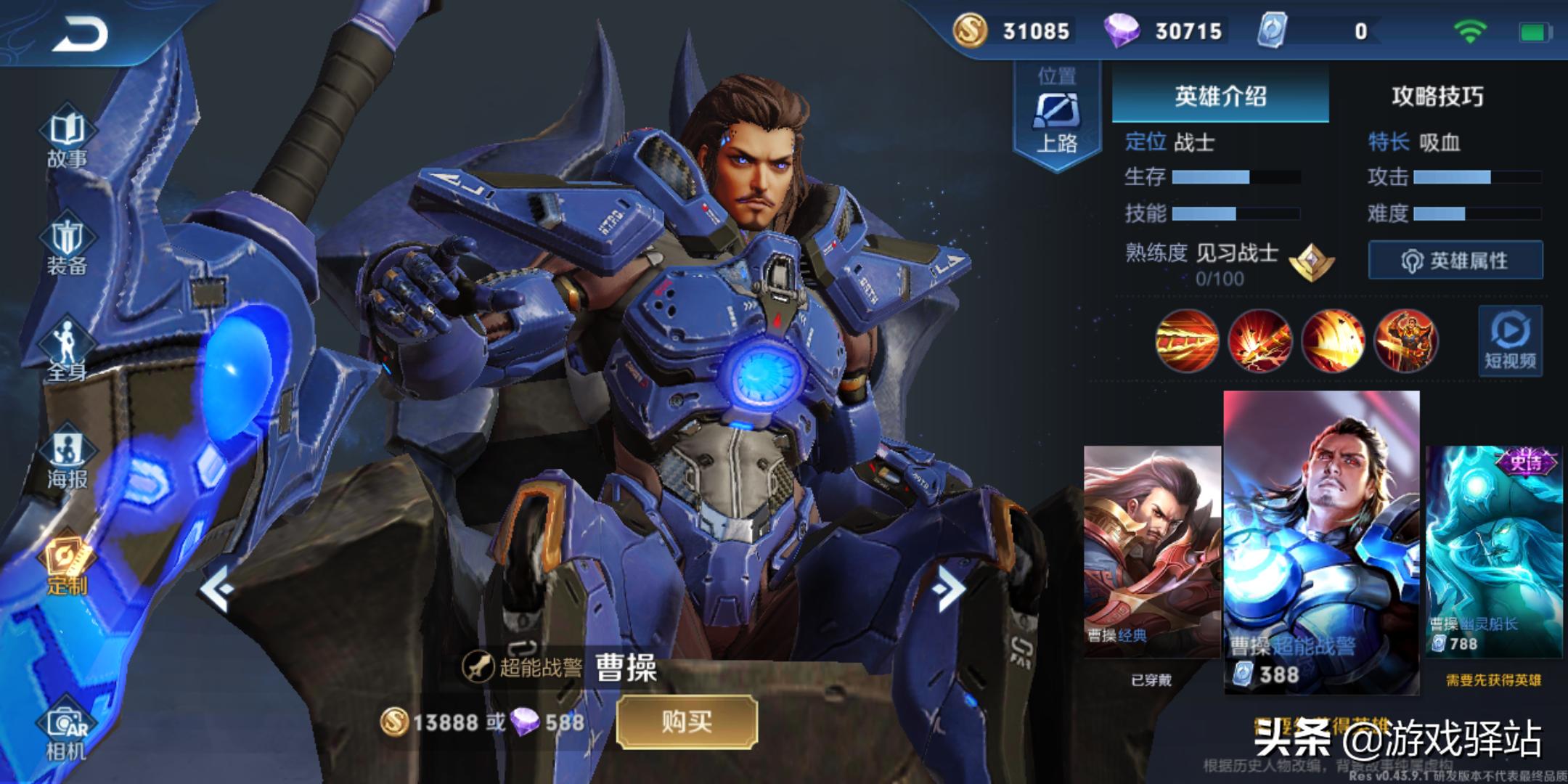Image resolution: width=1568 pixels, height=784 pixels.
Task: Pick the 幽灵船长 epic skin thumbnail
Action: [1494, 552]
